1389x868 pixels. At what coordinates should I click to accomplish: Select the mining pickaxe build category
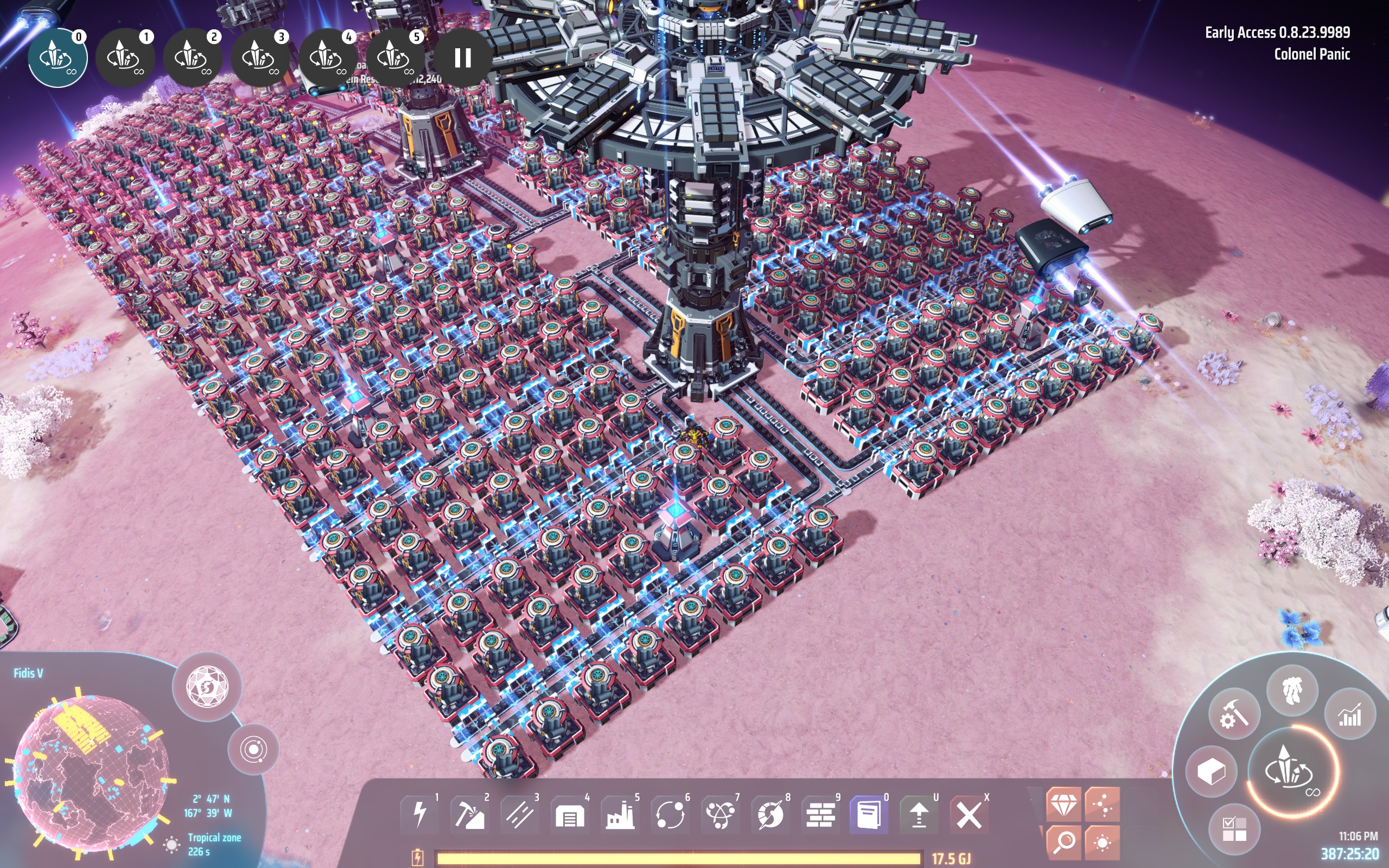[x=470, y=814]
